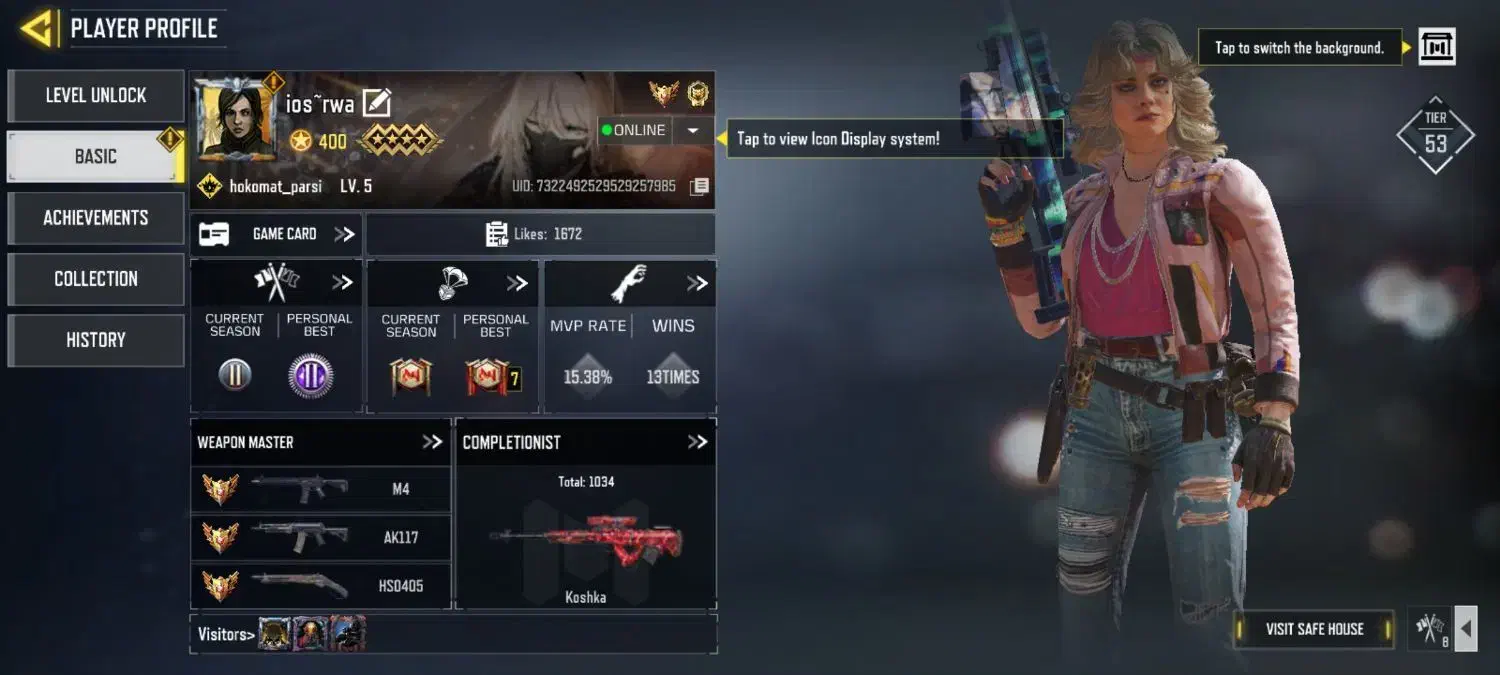Go back using the yellow arrow
Image resolution: width=1500 pixels, height=675 pixels.
[x=36, y=28]
